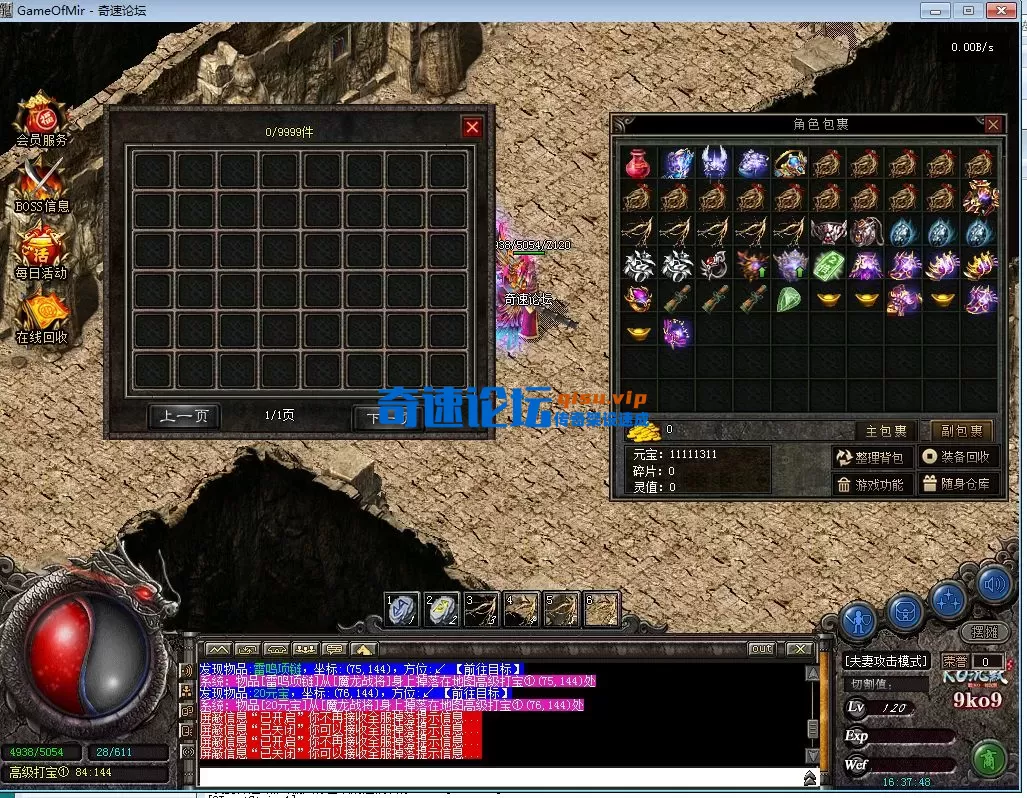Screen dimensions: 1027x798
Task: Use hotbar slot 1 item
Action: [403, 609]
